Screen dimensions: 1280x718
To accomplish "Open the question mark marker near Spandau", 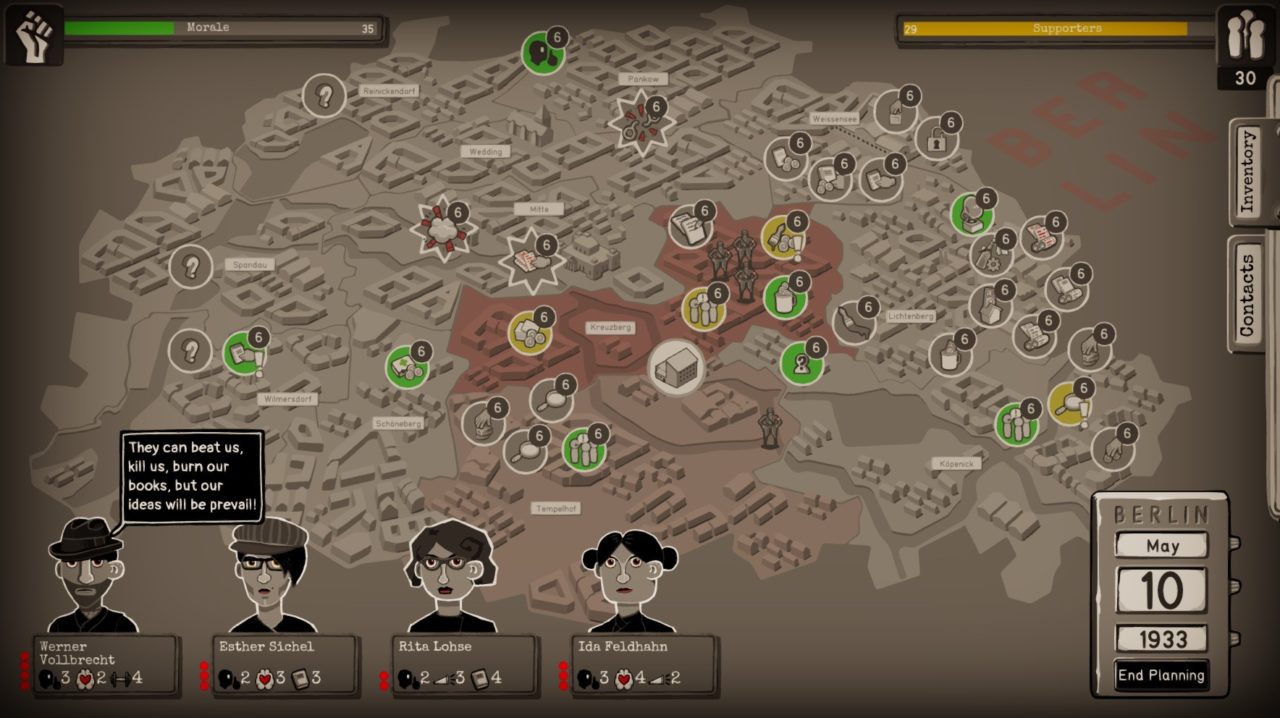I will (x=190, y=267).
